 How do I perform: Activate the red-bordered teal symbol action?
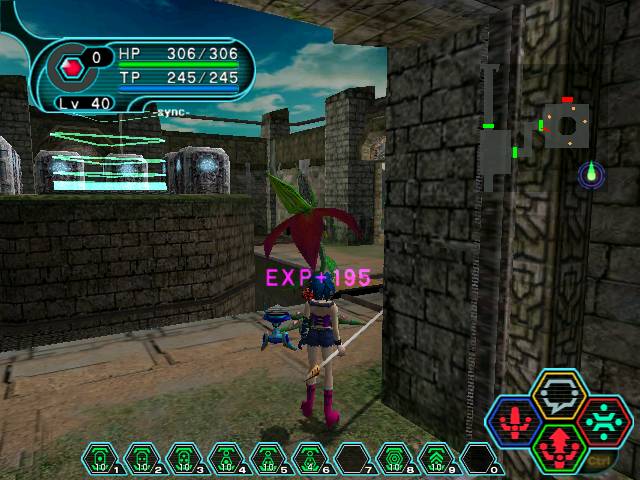tap(602, 420)
